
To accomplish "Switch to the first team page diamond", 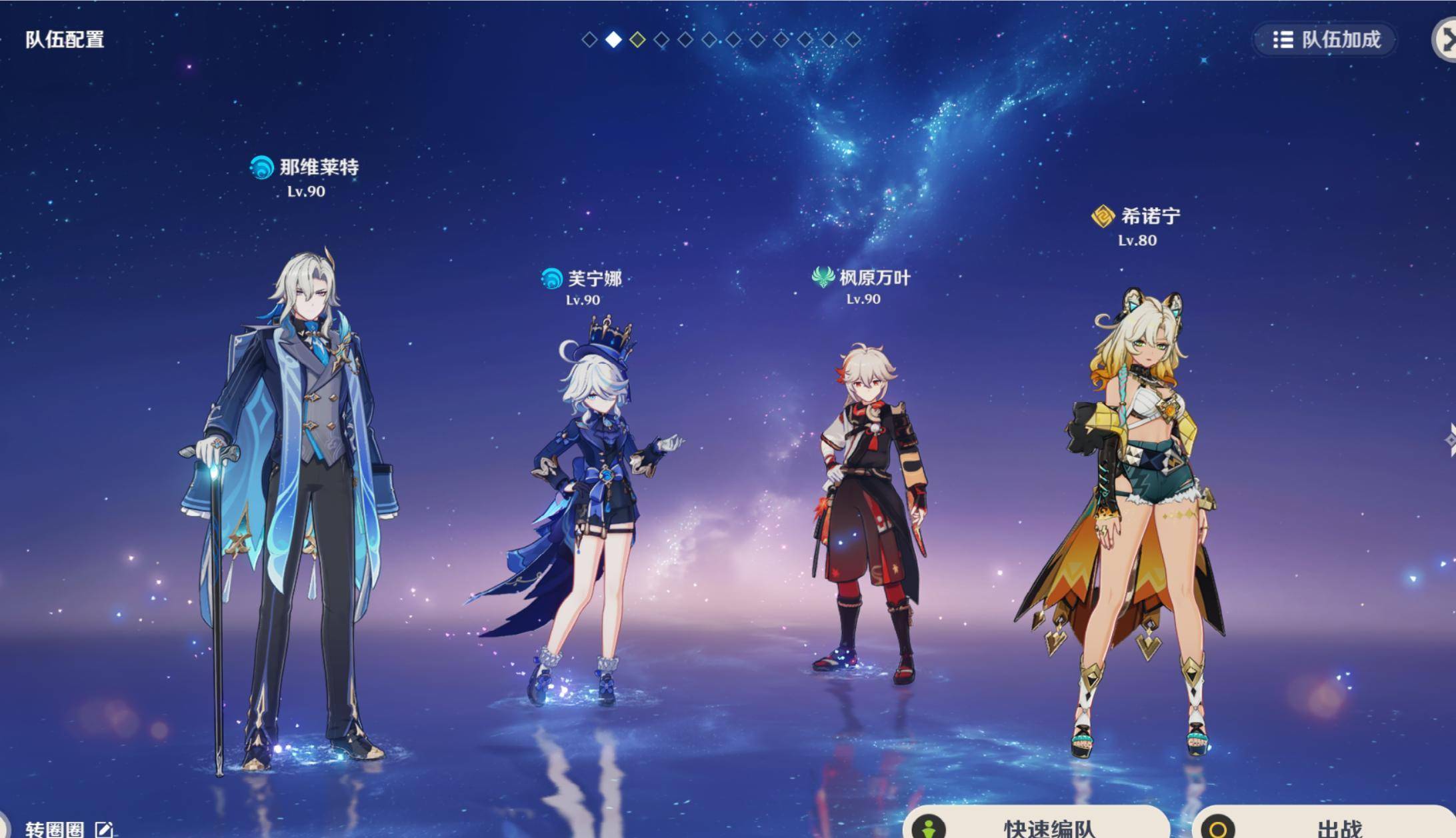I will pos(589,40).
